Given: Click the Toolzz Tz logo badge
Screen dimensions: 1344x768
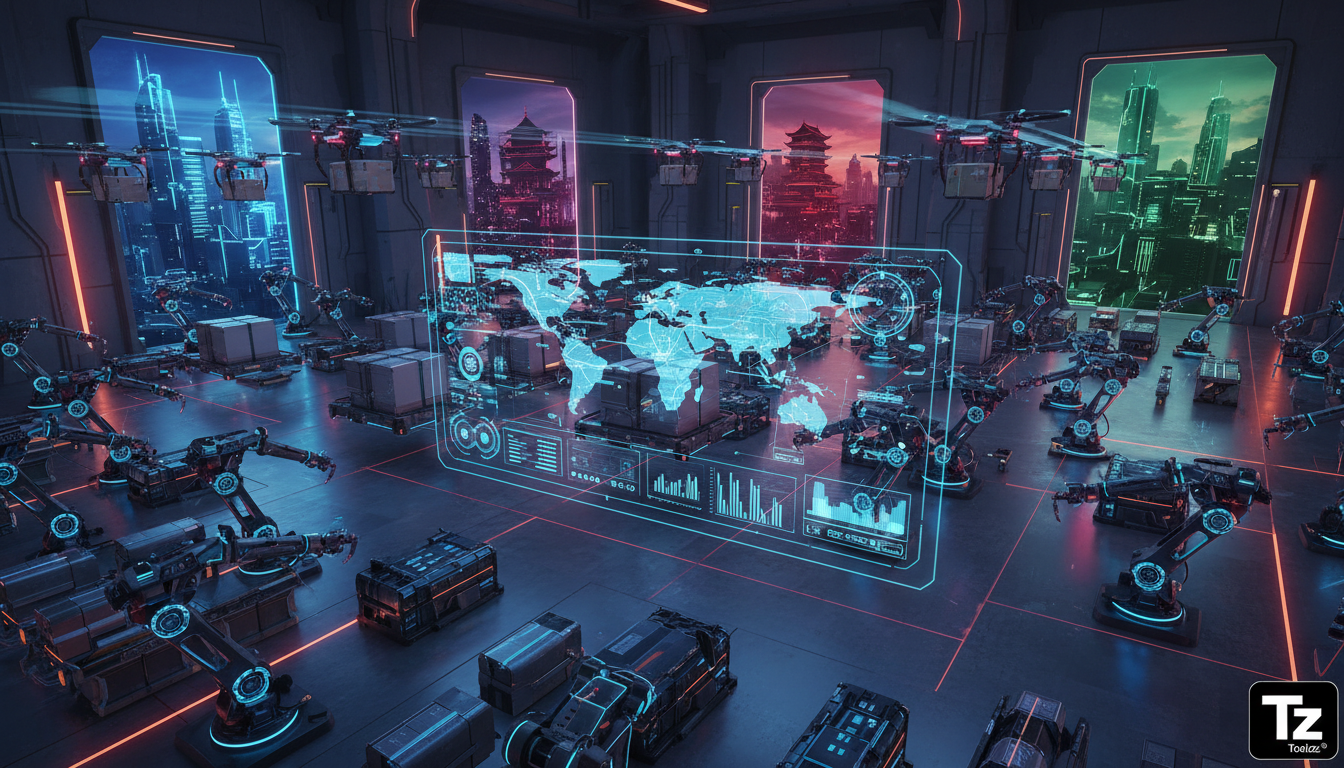Looking at the screenshot, I should tap(1292, 719).
